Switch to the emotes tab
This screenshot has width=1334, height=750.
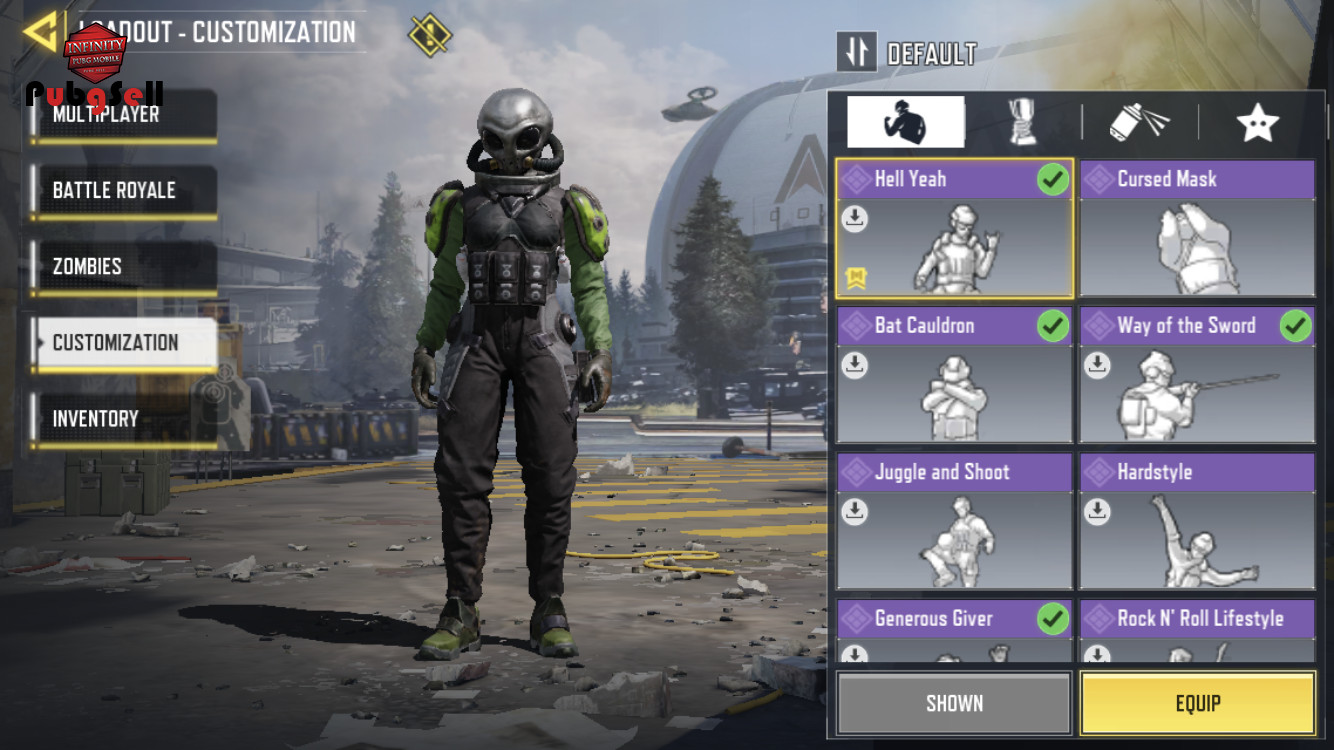[905, 122]
